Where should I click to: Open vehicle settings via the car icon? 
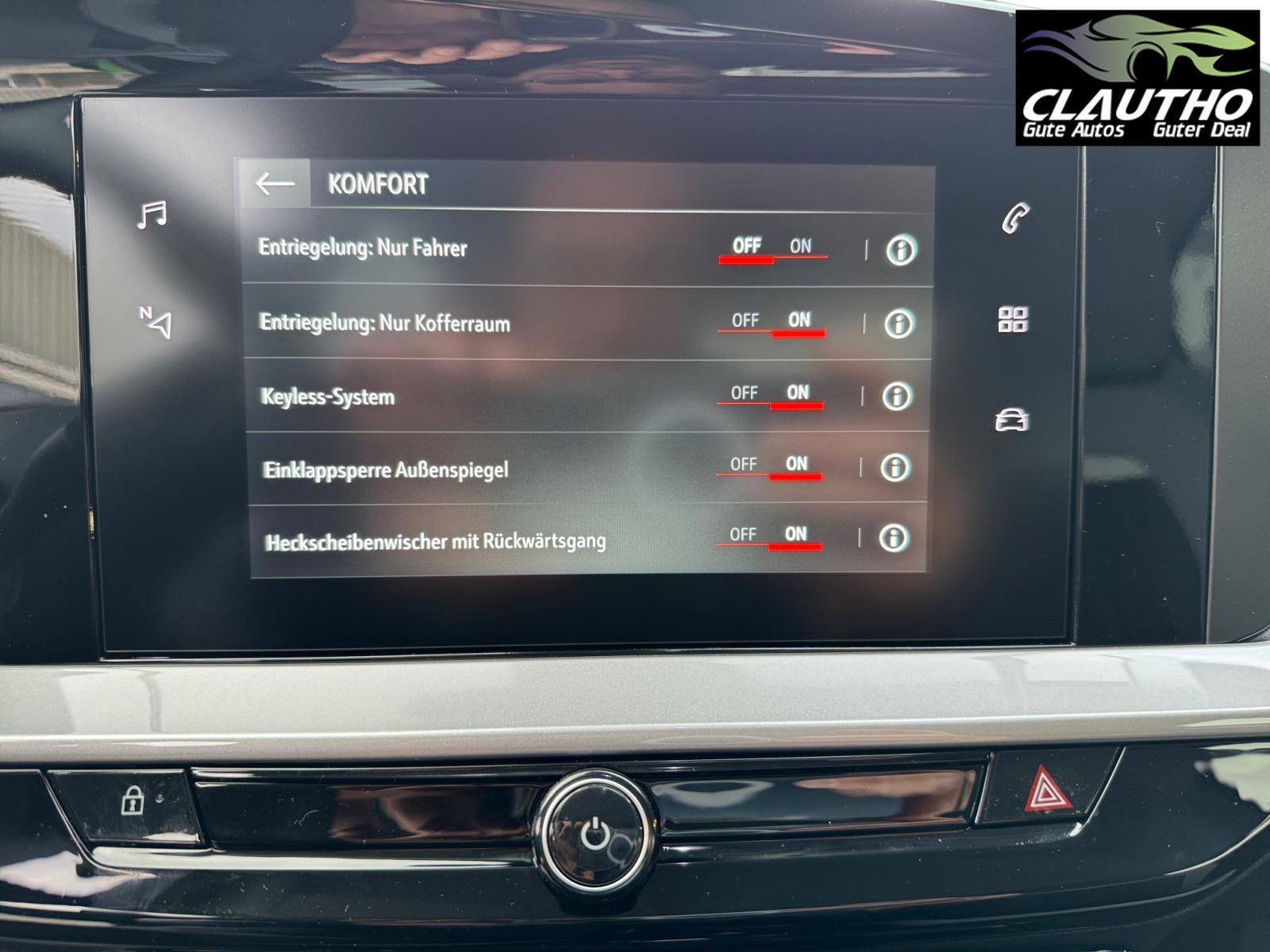point(1012,420)
